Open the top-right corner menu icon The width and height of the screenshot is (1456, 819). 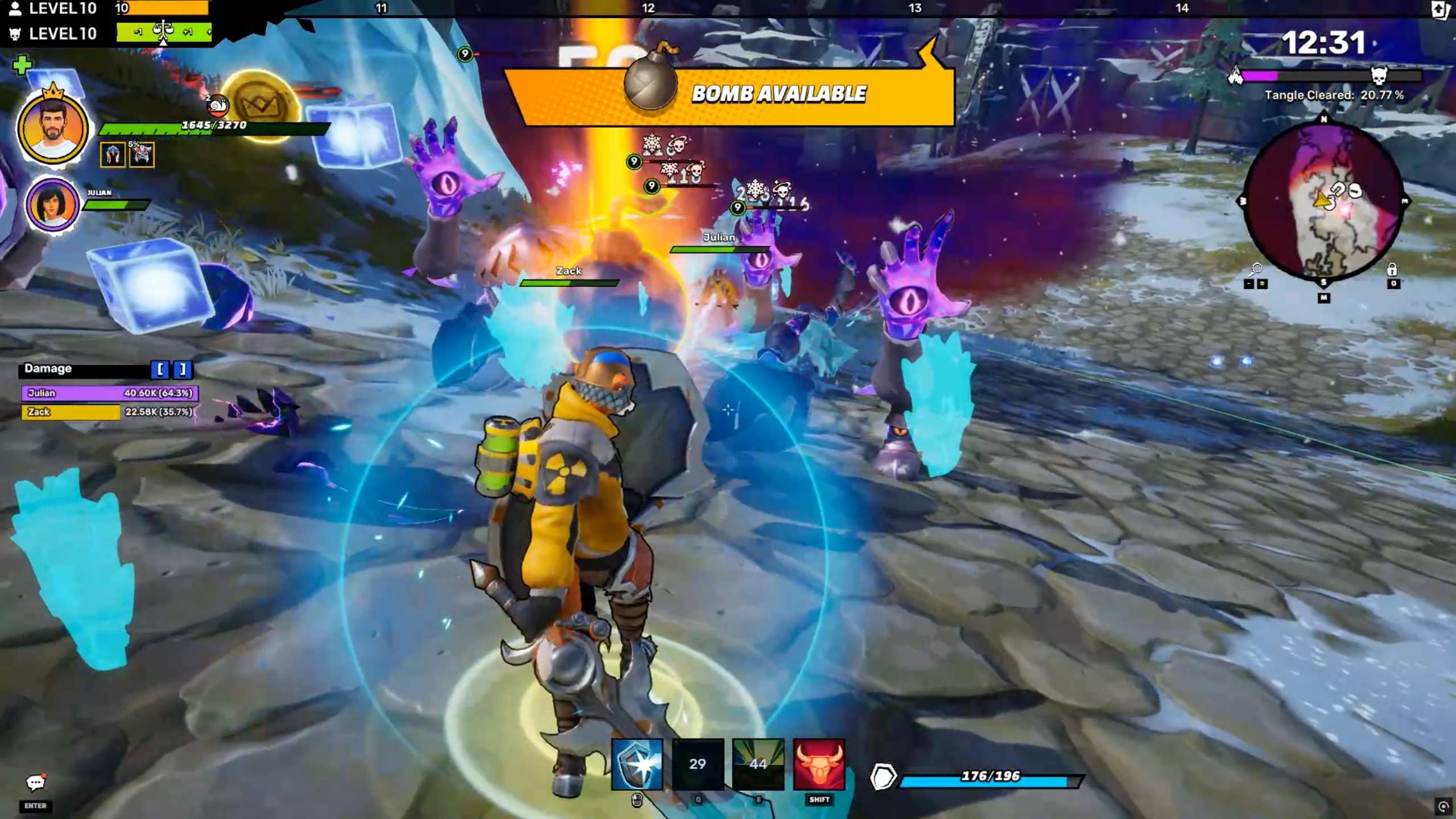(x=1440, y=10)
